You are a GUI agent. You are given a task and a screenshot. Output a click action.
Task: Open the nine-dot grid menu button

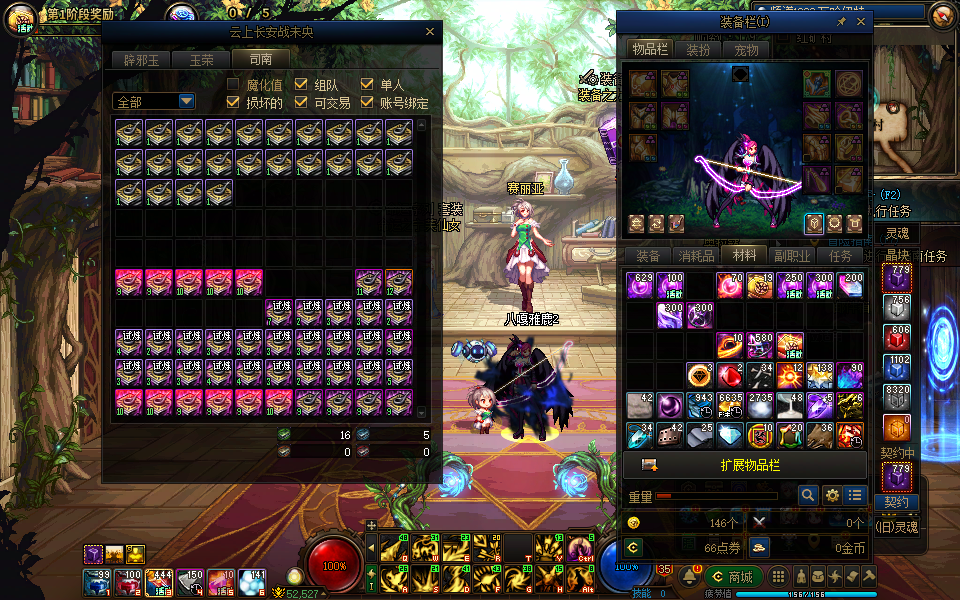778,576
